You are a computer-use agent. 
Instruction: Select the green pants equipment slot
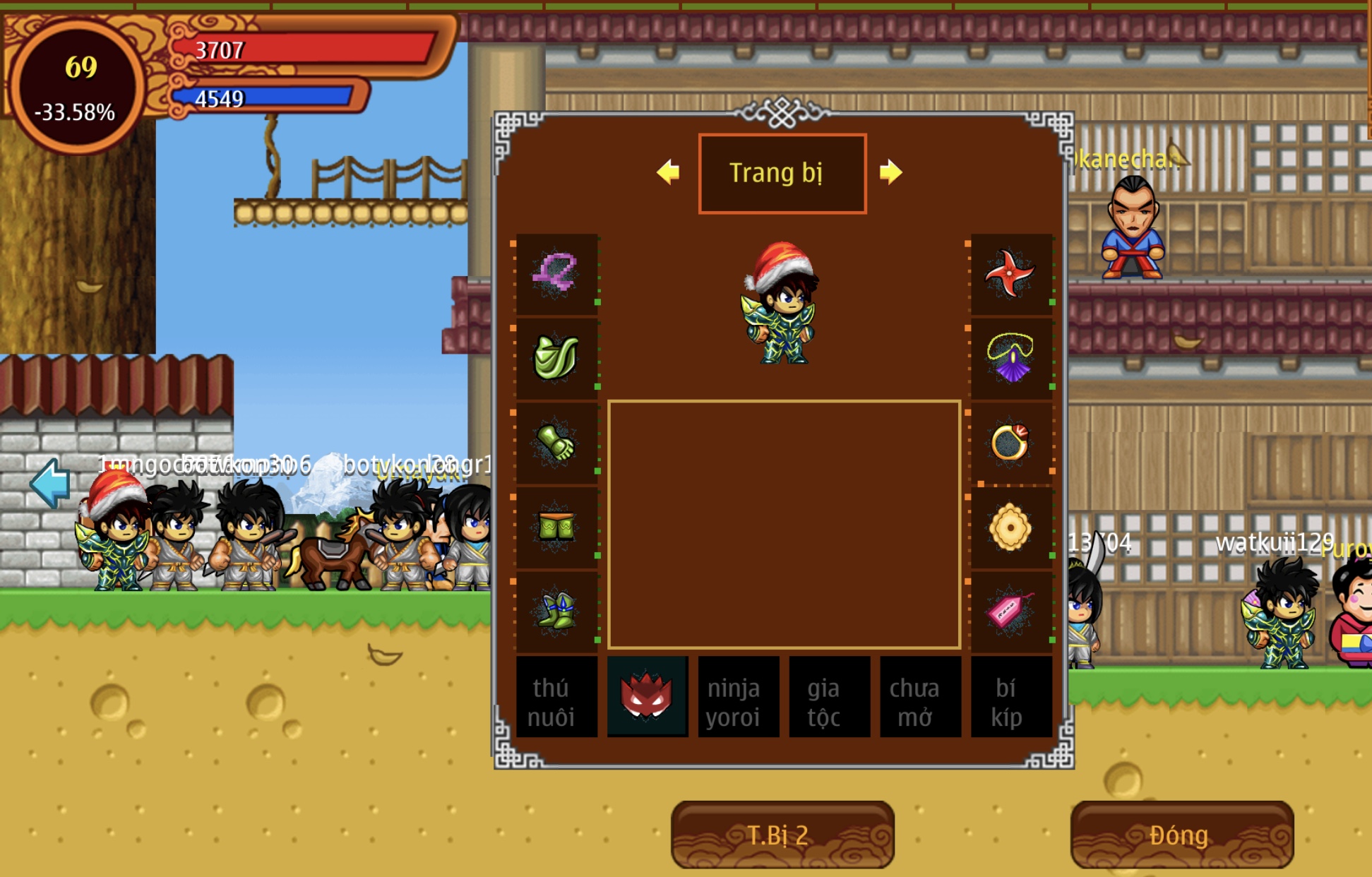(556, 527)
